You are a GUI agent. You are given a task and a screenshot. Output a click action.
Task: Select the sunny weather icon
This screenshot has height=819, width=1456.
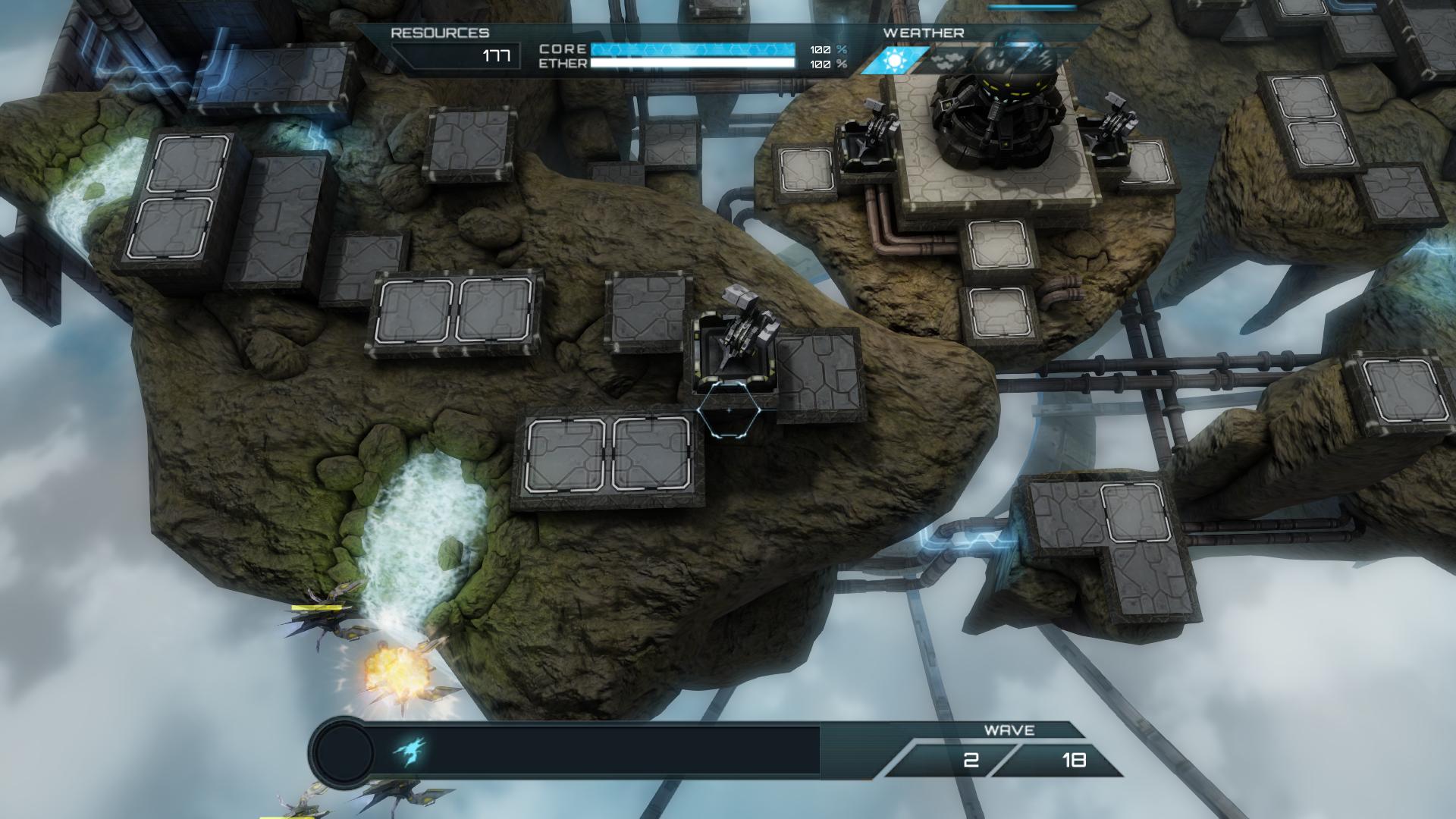click(x=894, y=60)
